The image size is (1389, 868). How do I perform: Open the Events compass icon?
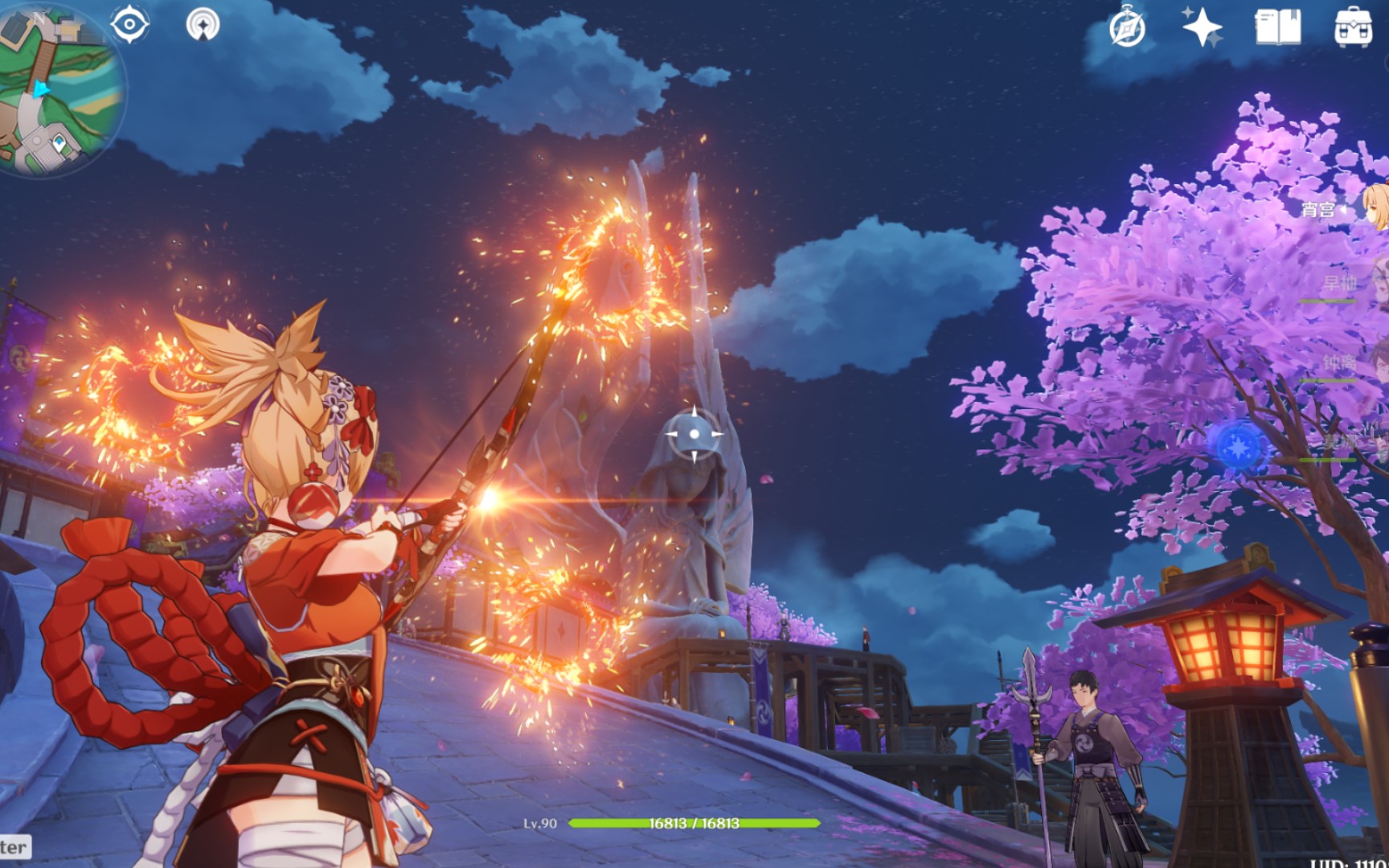[1127, 28]
